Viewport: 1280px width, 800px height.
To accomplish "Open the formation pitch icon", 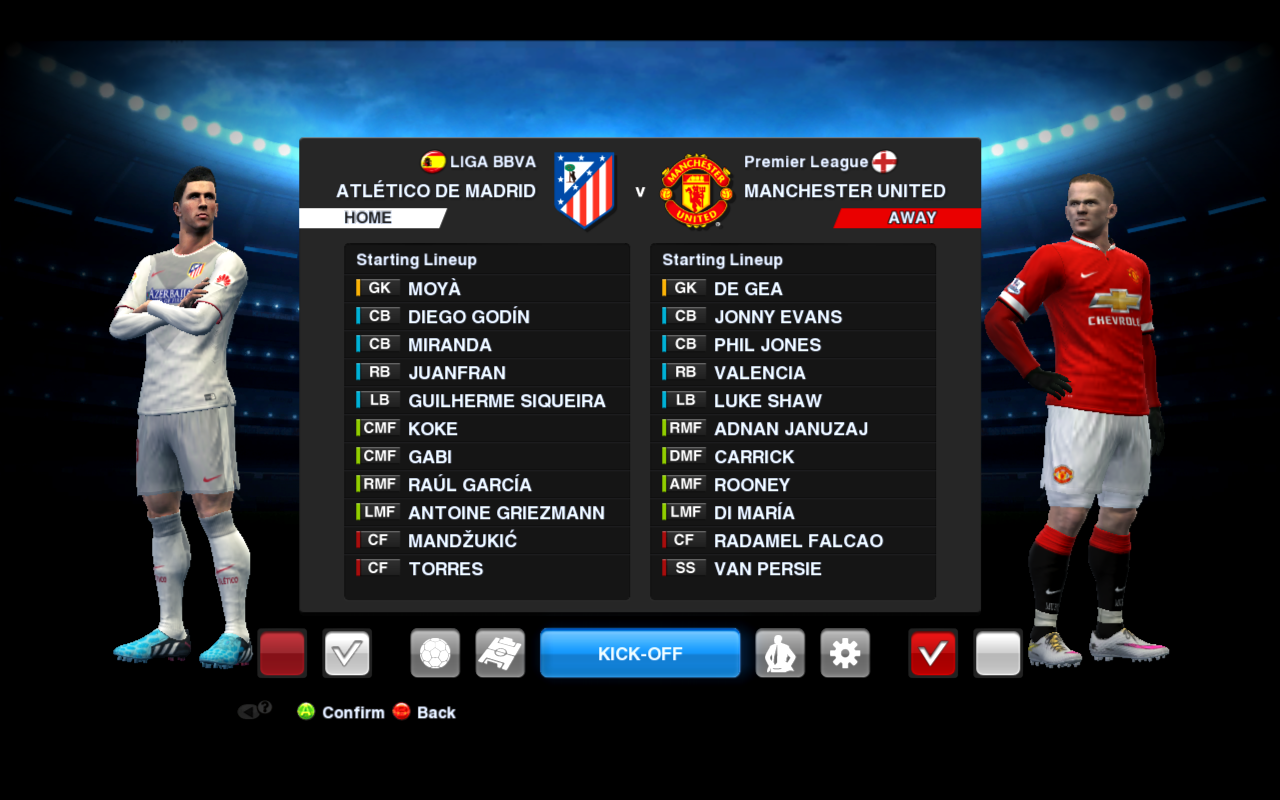I will 500,653.
